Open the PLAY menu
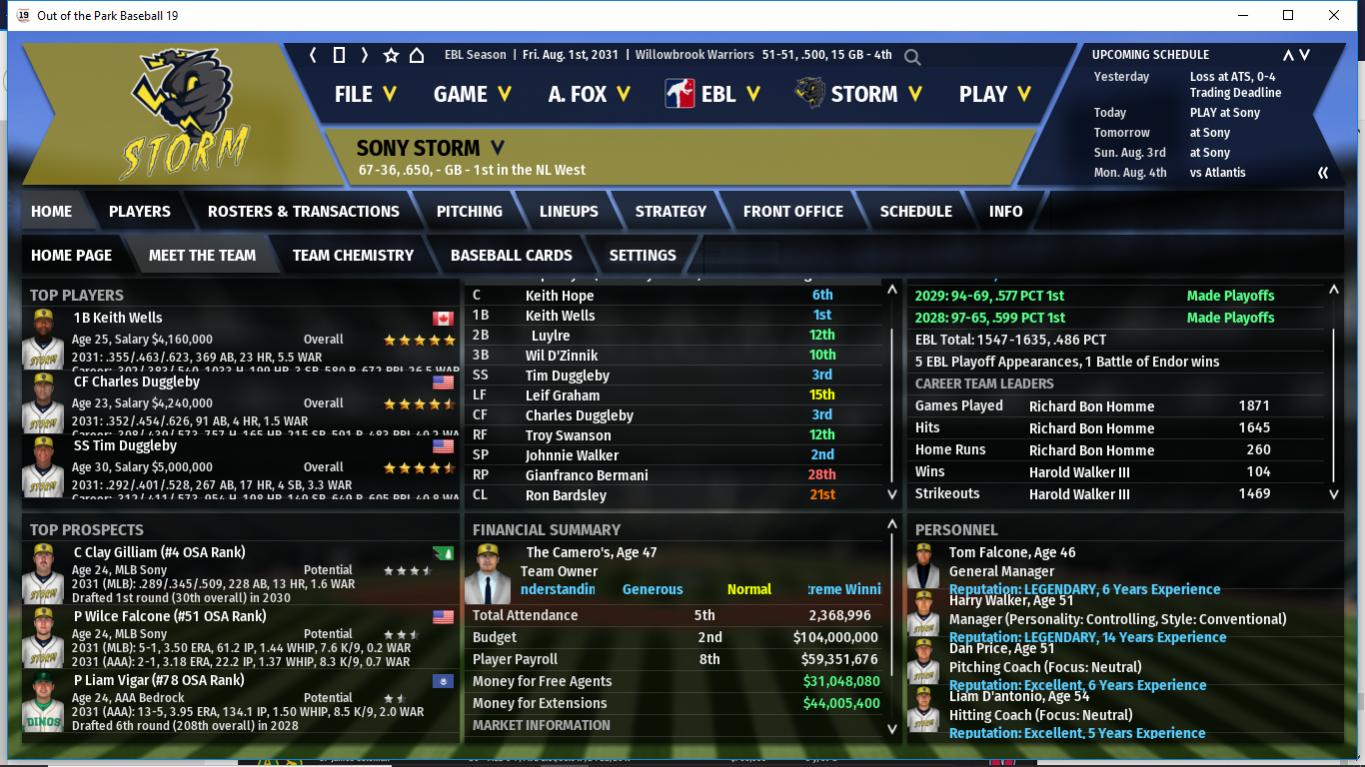The width and height of the screenshot is (1365, 767). (x=994, y=94)
